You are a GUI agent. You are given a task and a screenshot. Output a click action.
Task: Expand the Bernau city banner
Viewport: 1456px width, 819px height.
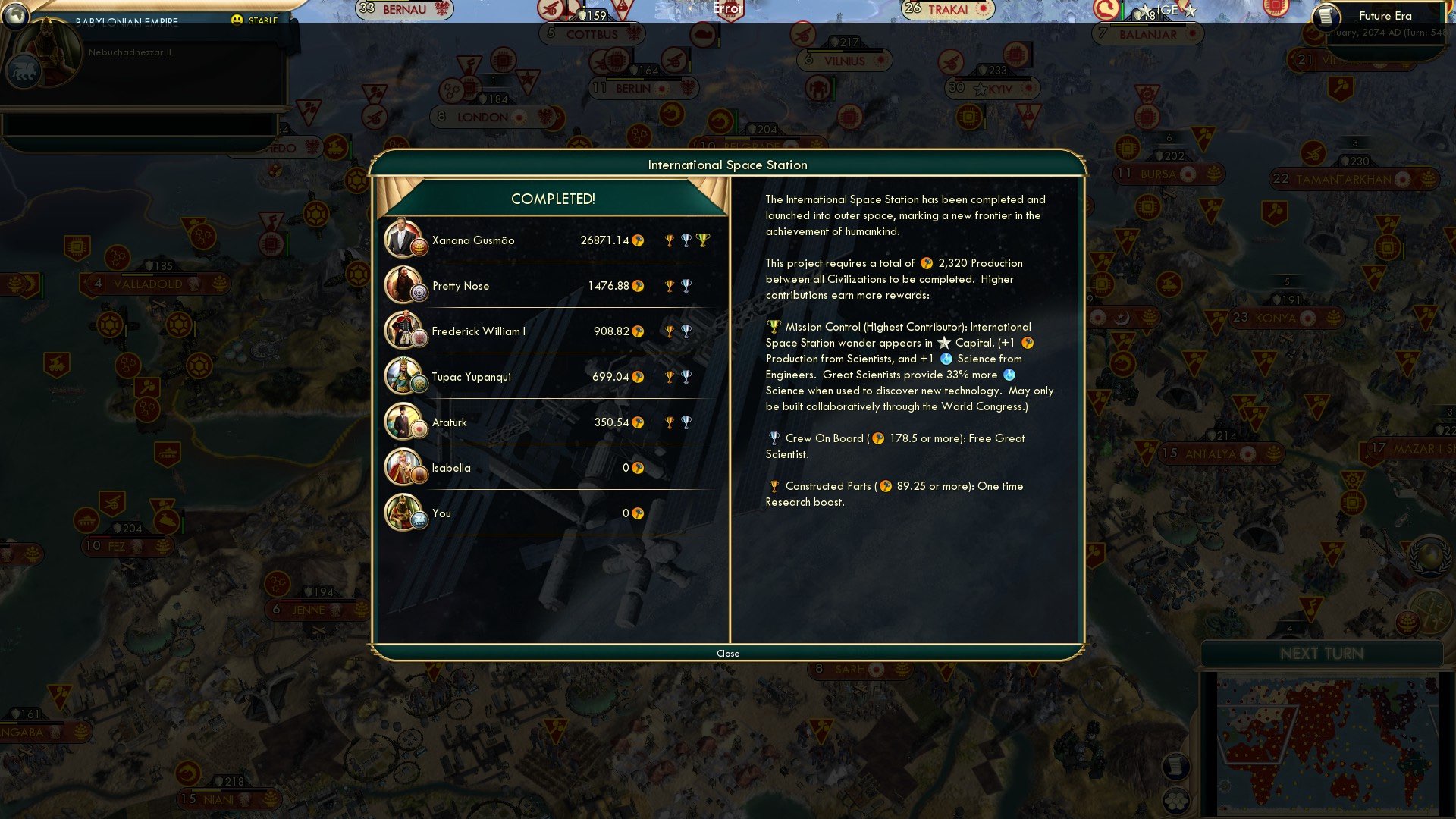pos(402,8)
